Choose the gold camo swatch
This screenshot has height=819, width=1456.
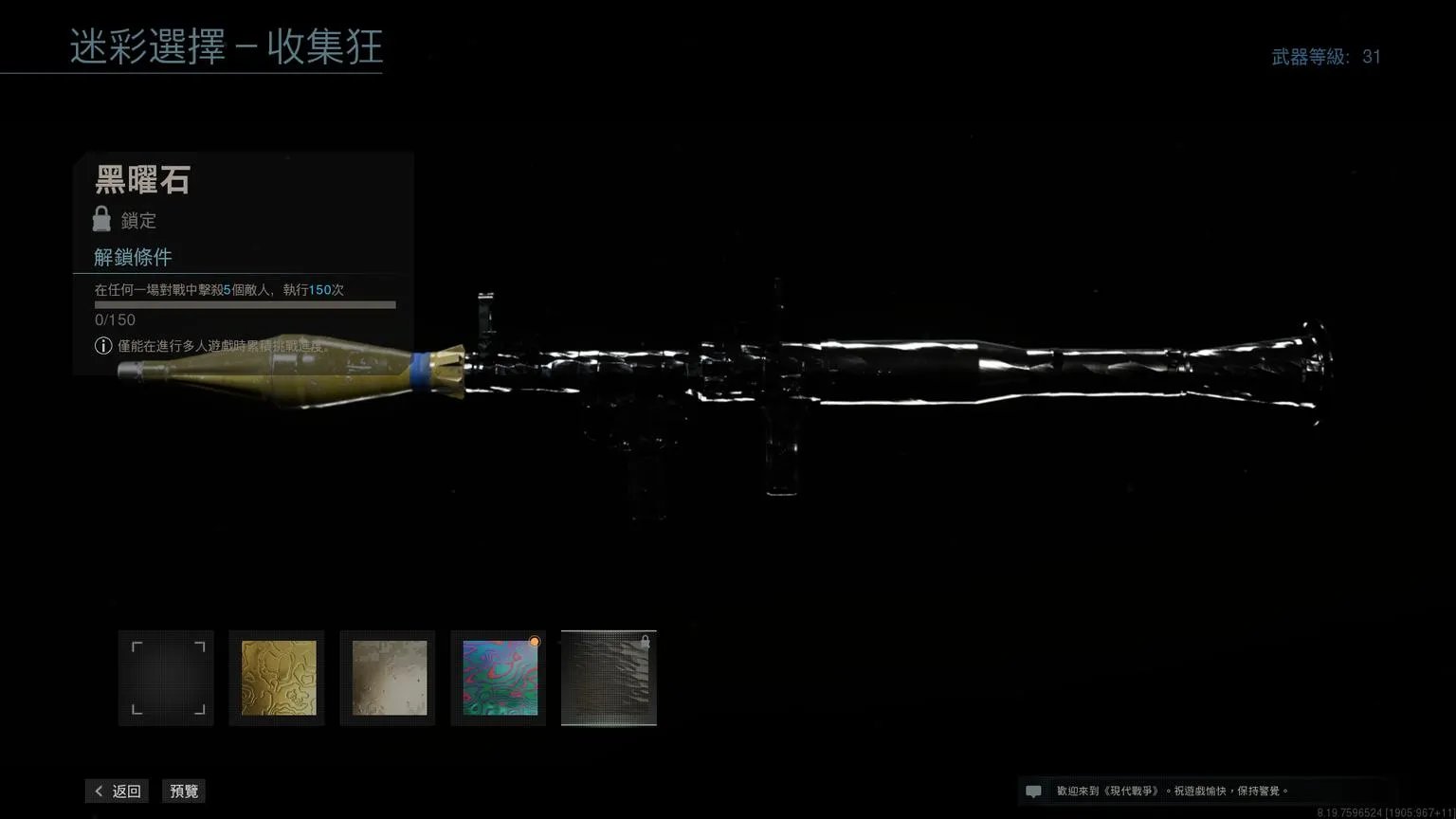[278, 678]
